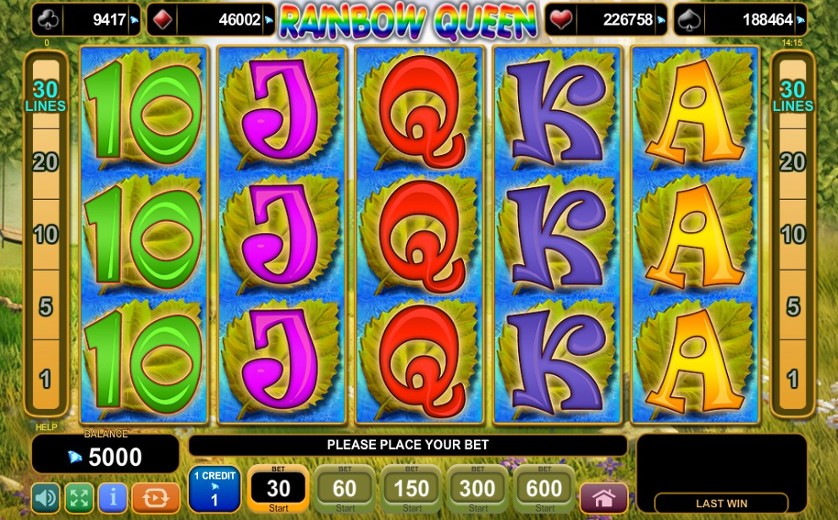Choose the 150 bet button

click(x=411, y=489)
